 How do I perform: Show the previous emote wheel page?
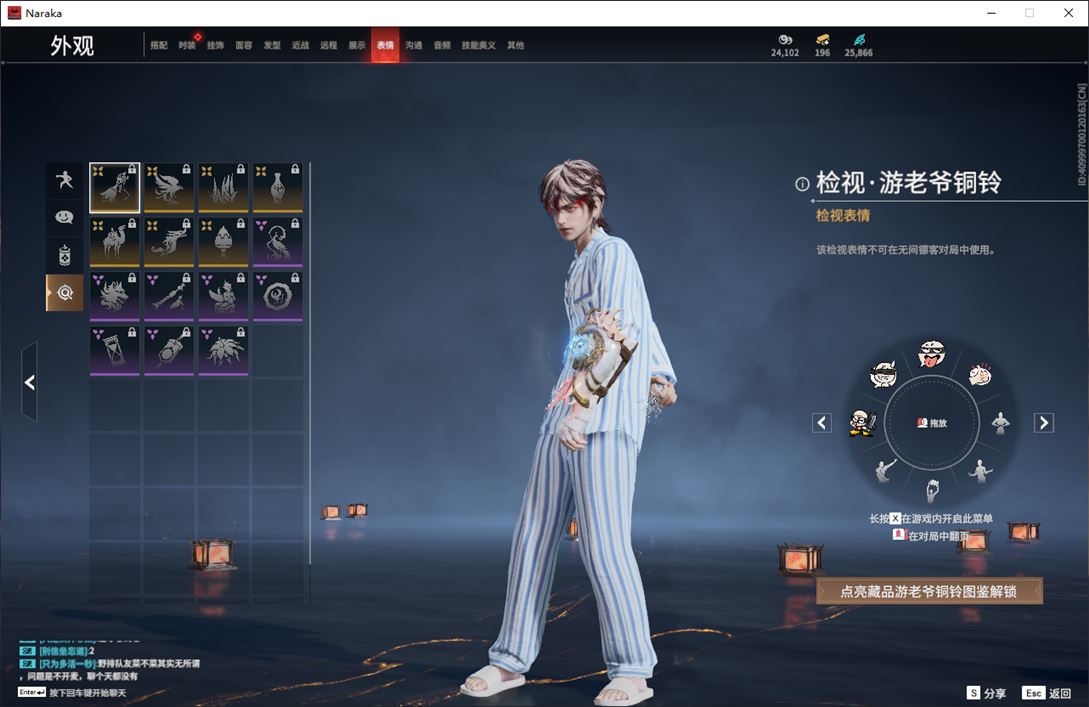pyautogui.click(x=822, y=423)
